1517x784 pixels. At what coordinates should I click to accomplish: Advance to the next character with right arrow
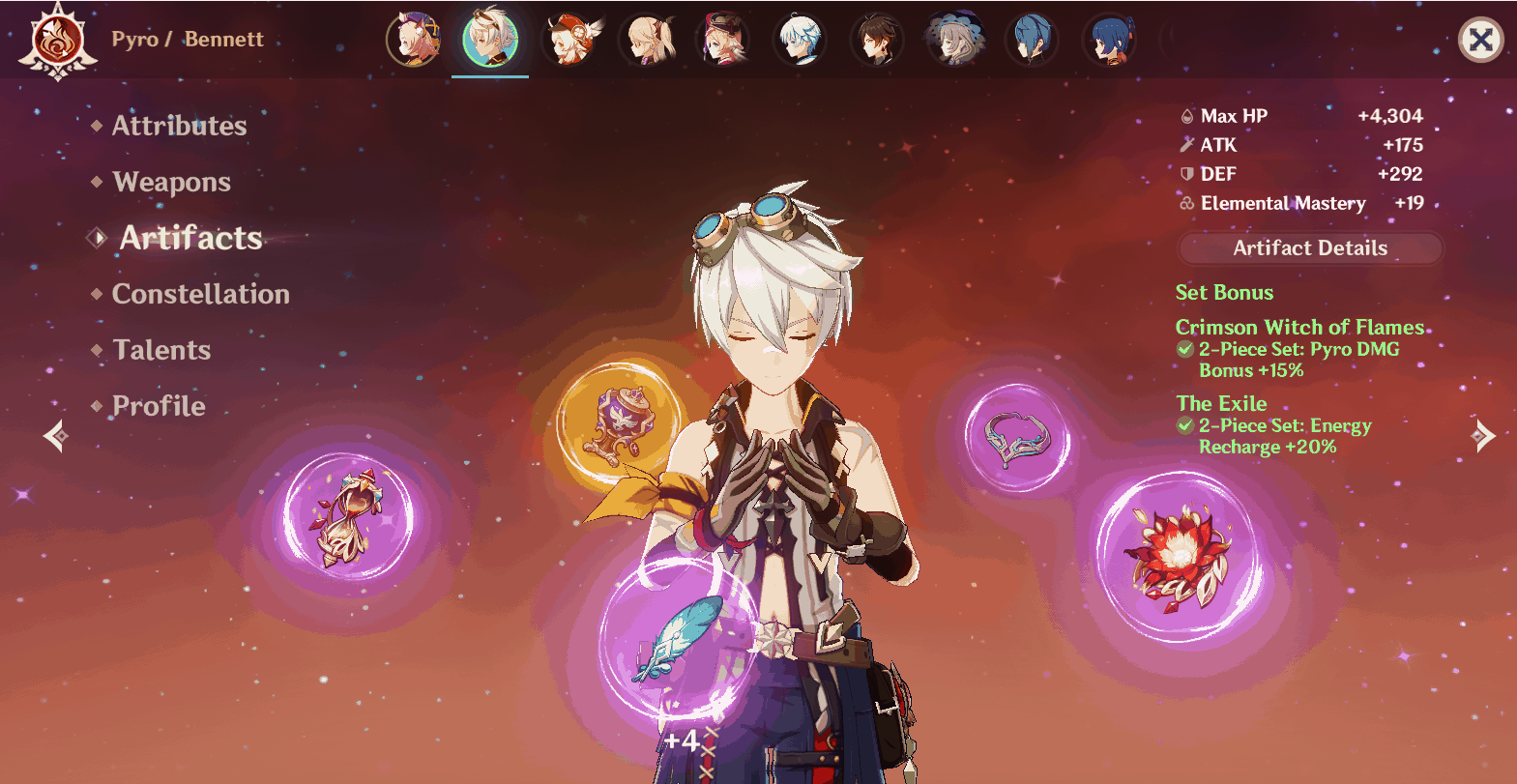point(1483,436)
